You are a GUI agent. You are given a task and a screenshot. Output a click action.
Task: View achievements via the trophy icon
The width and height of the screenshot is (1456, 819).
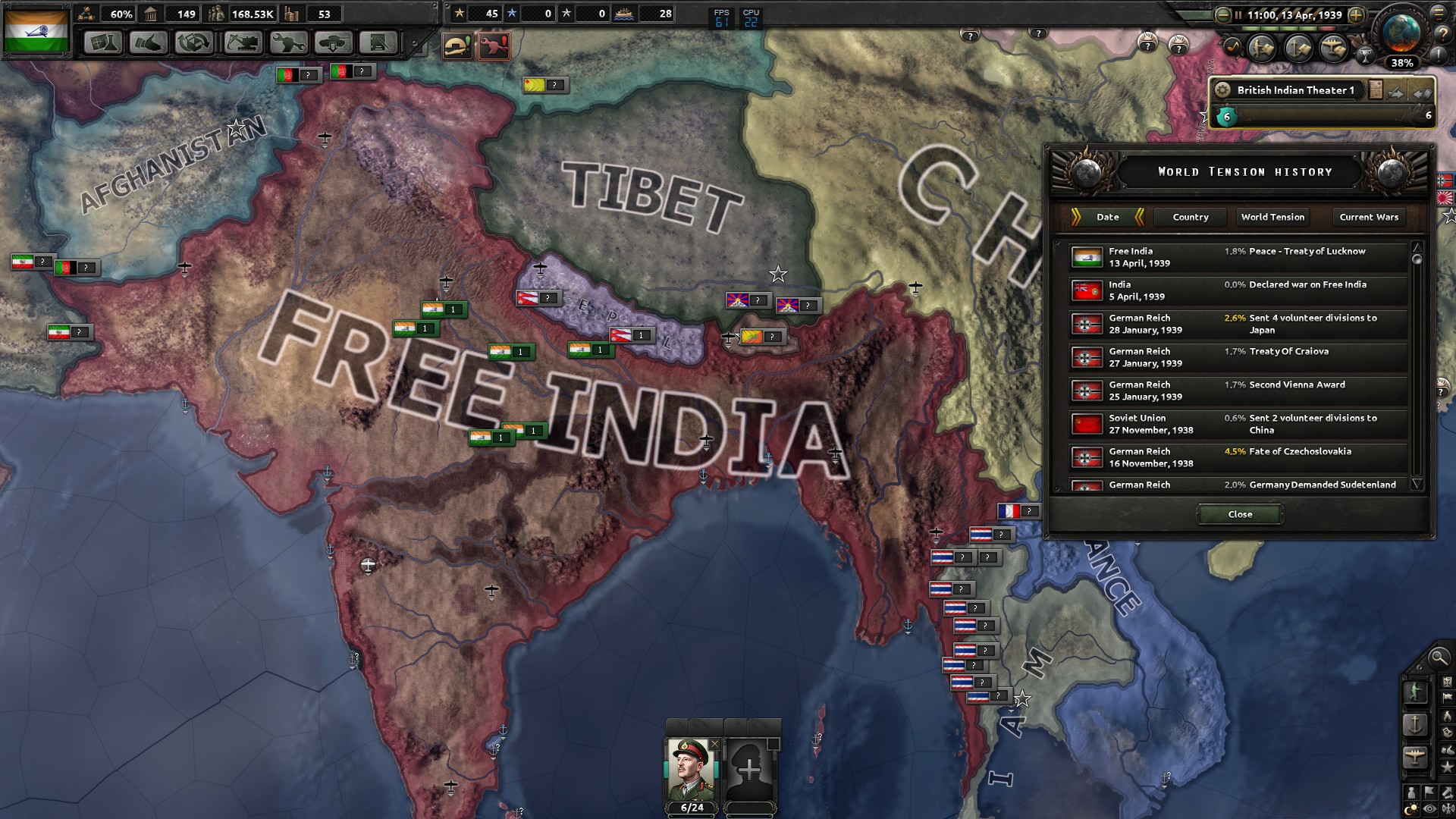pos(1365,57)
